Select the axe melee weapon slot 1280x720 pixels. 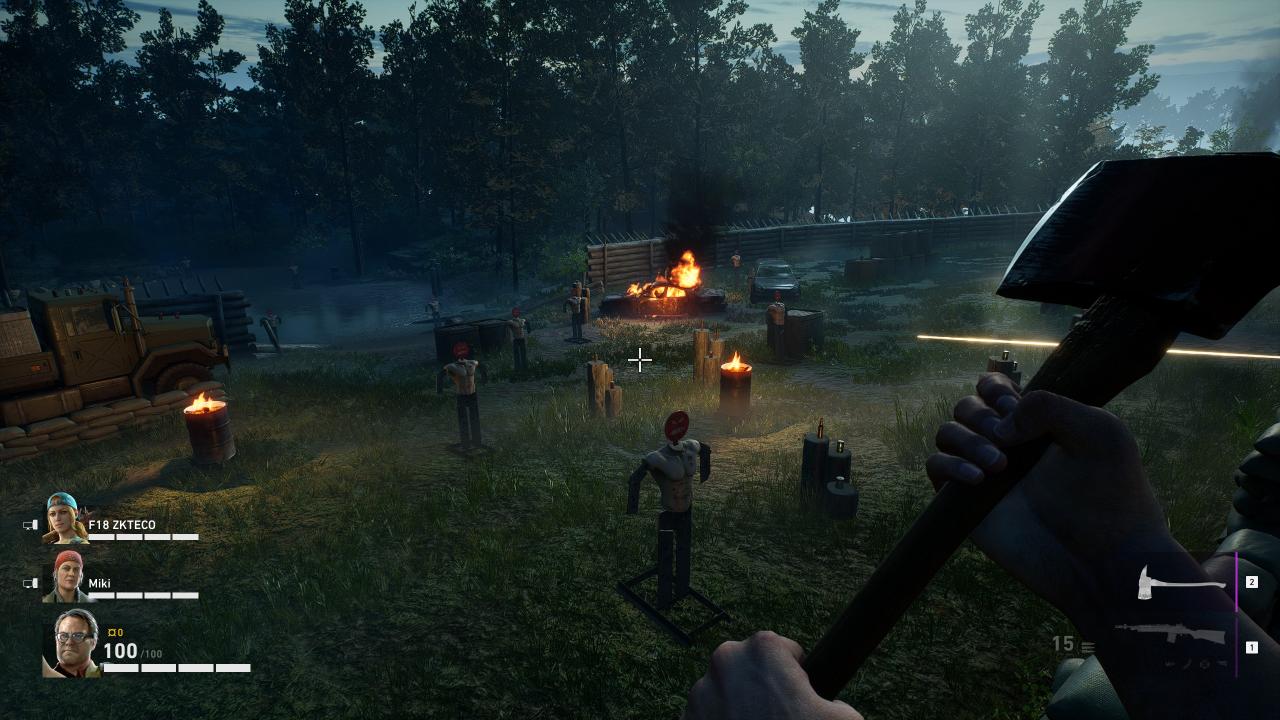pos(1181,583)
